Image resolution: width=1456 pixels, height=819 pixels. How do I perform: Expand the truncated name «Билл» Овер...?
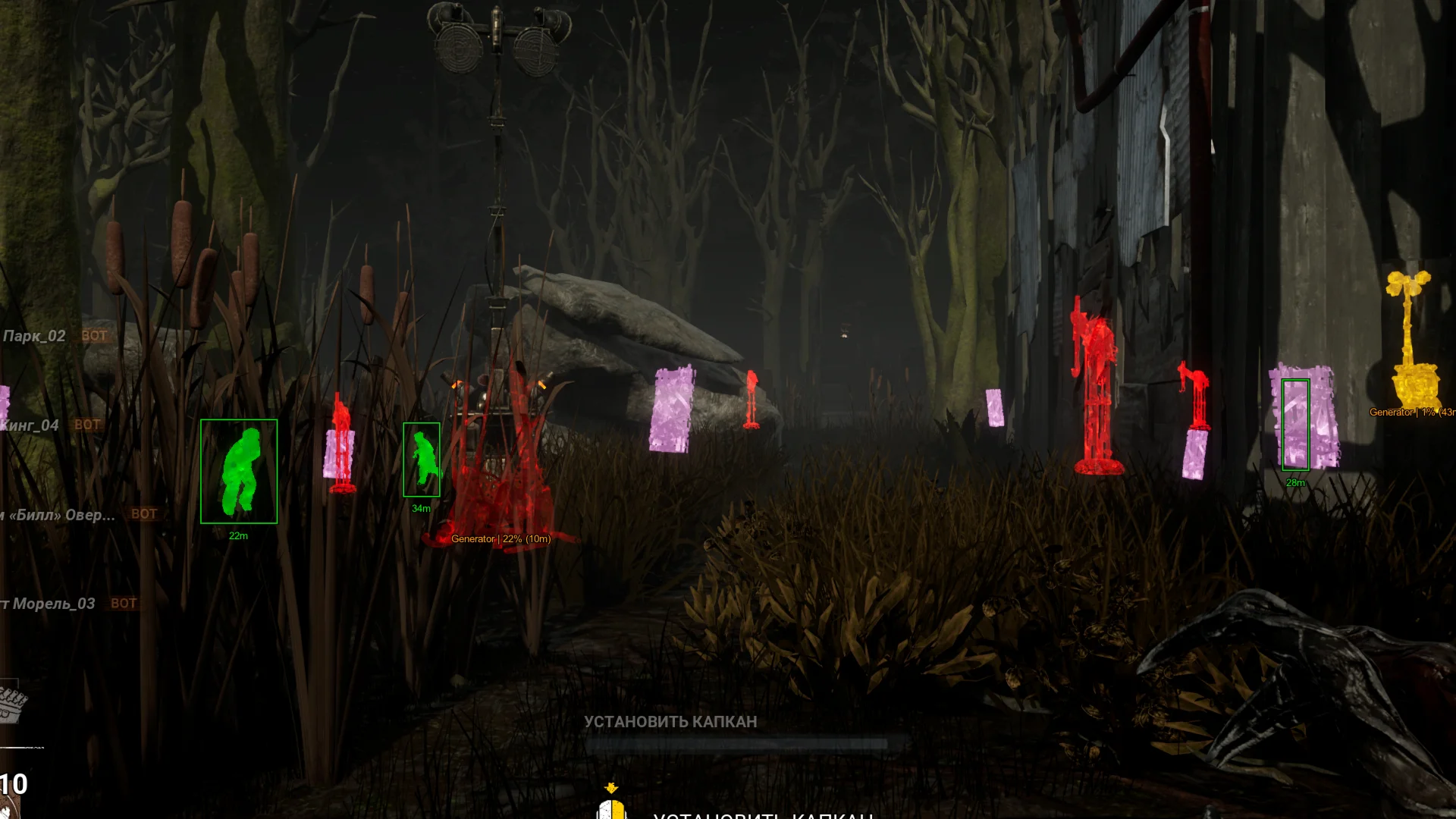click(61, 513)
